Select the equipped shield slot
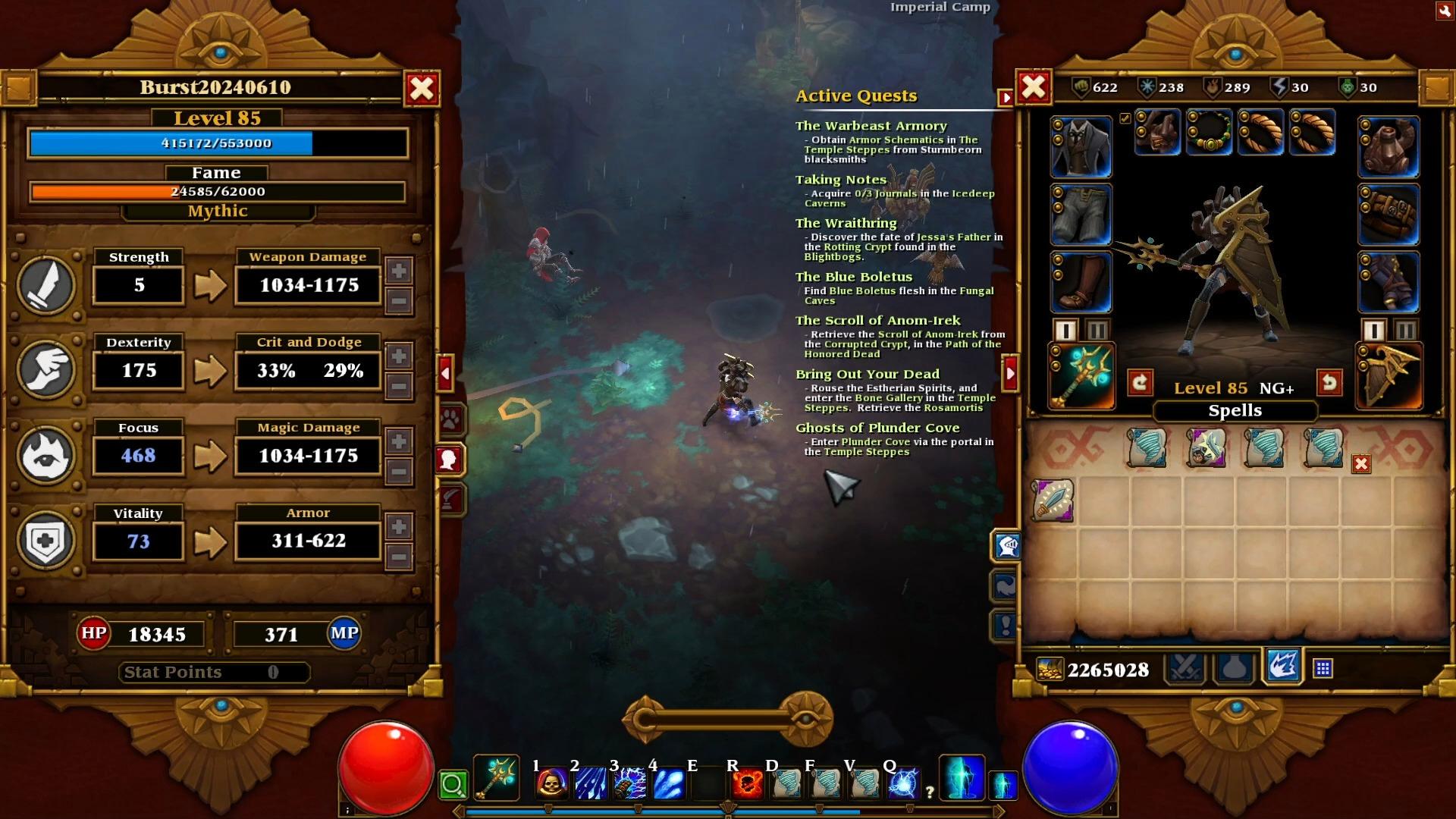The height and width of the screenshot is (819, 1456). (1389, 376)
